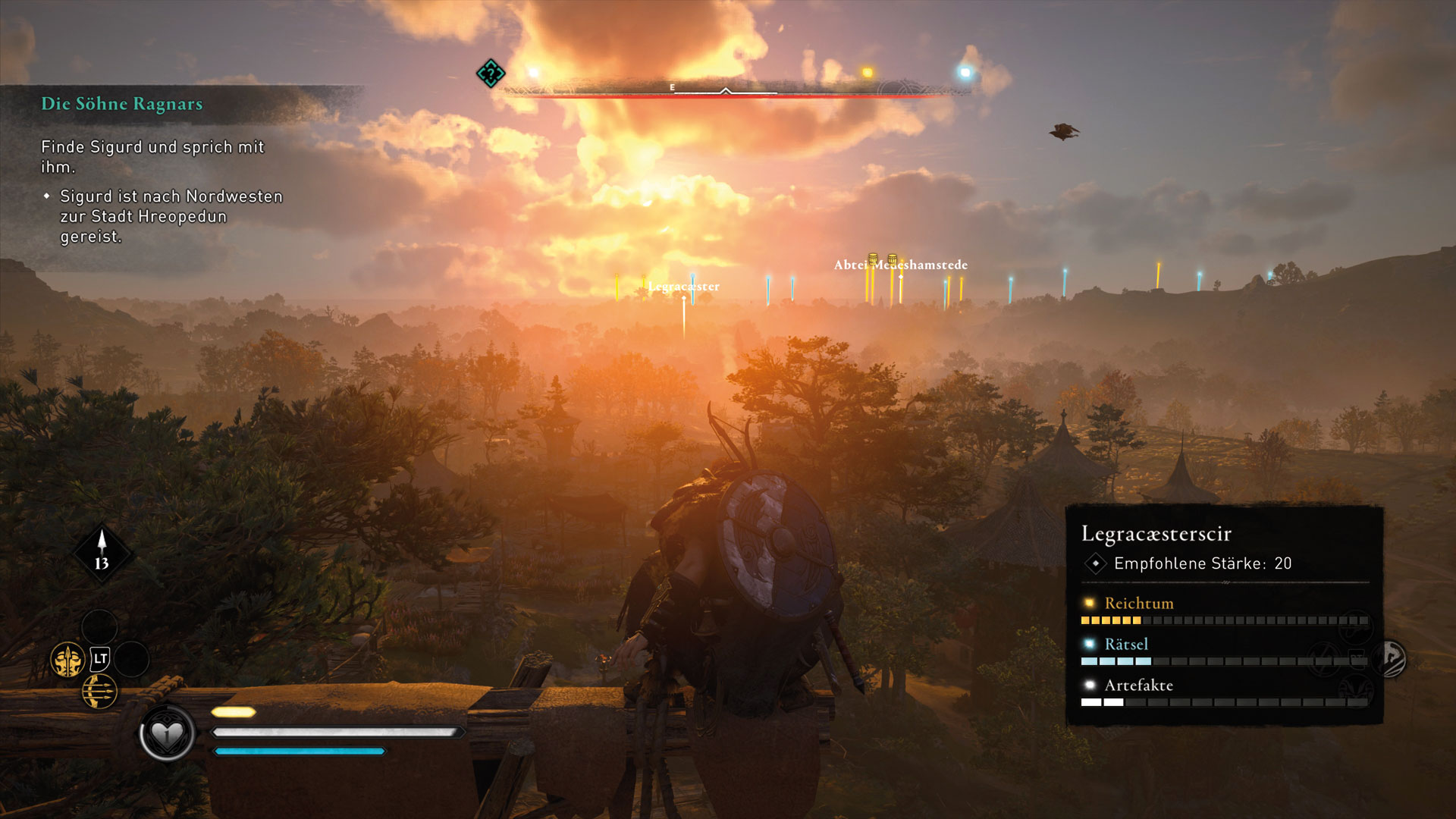The image size is (1456, 819).
Task: Select the Abtei Medeshamstede location marker
Action: coord(900,265)
